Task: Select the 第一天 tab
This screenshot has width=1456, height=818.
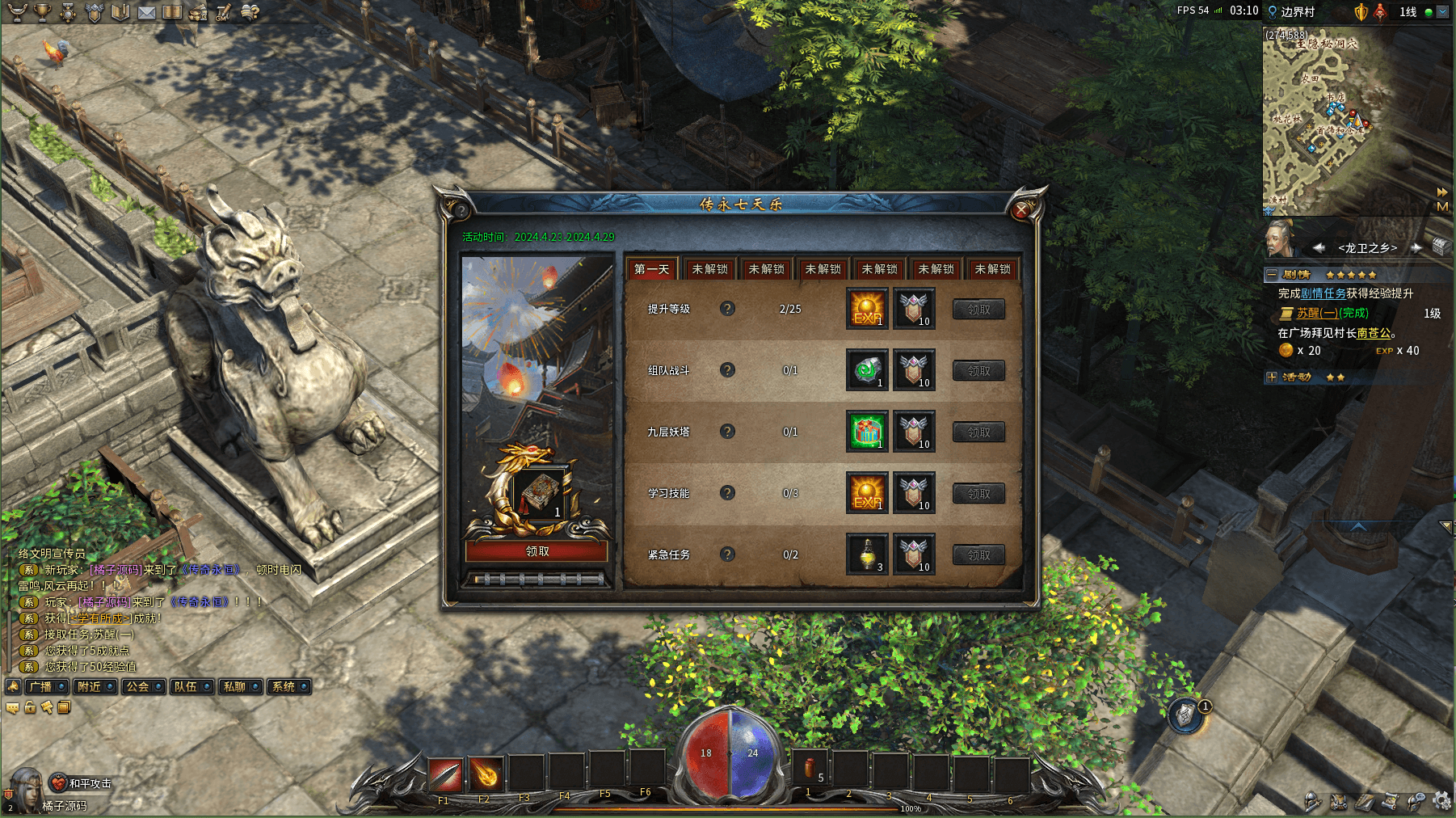Action: pos(651,269)
